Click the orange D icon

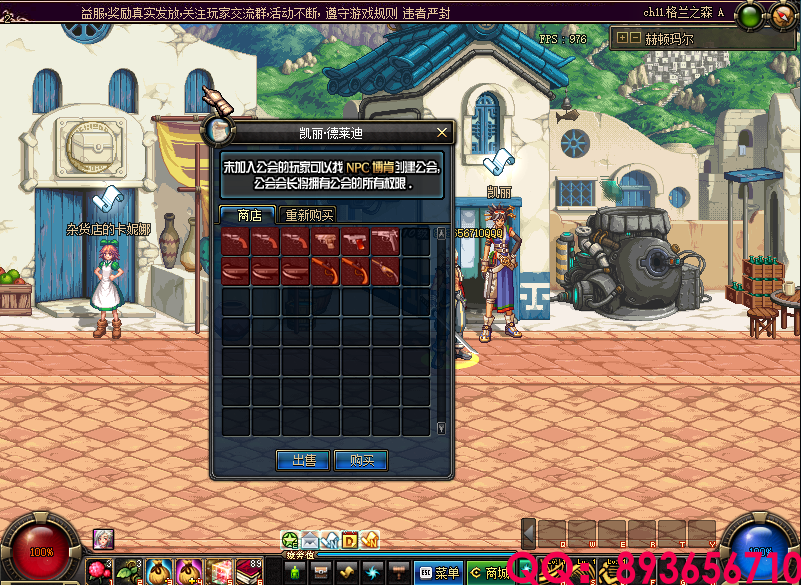350,541
